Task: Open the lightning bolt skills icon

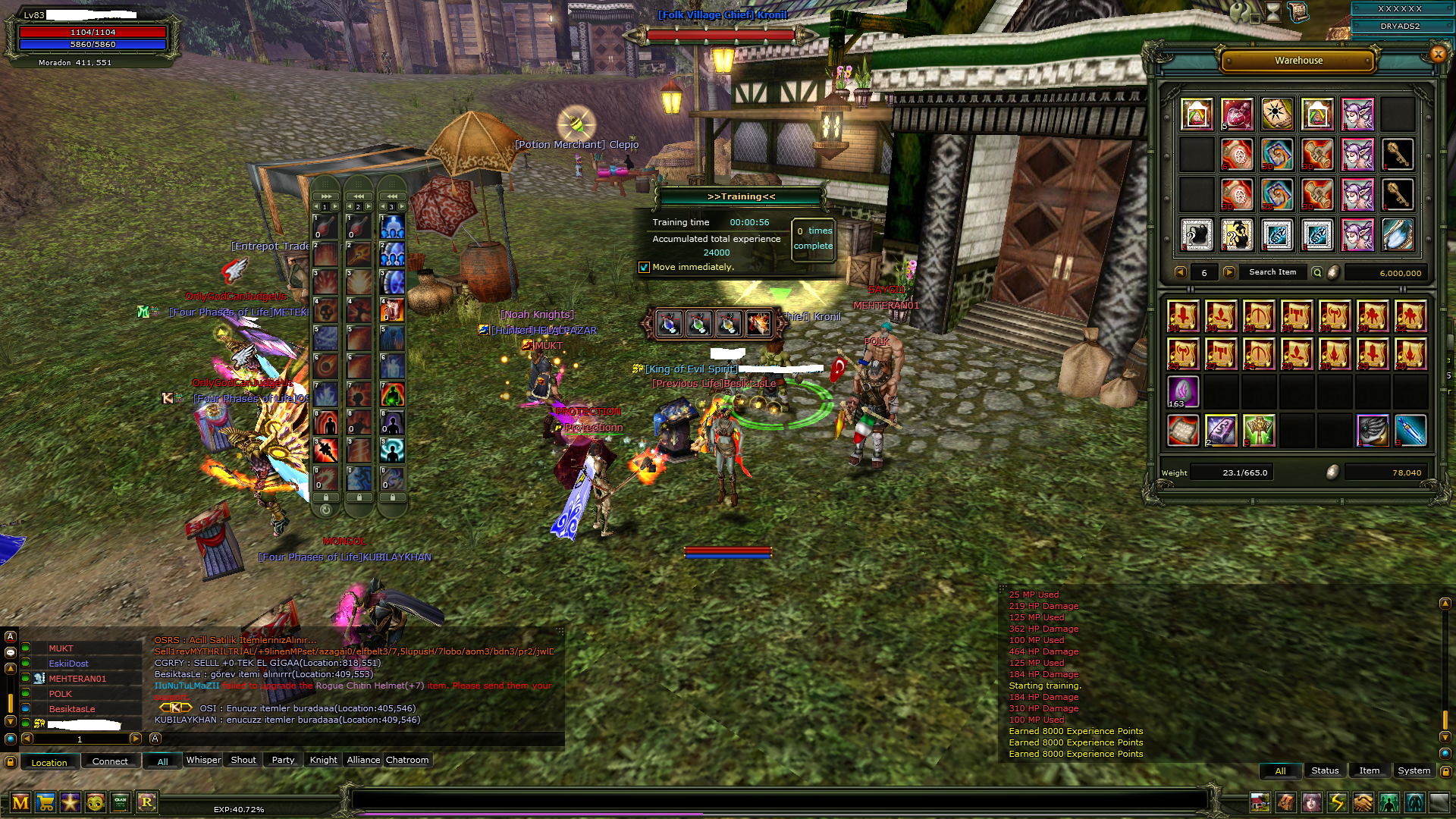Action: (1338, 802)
